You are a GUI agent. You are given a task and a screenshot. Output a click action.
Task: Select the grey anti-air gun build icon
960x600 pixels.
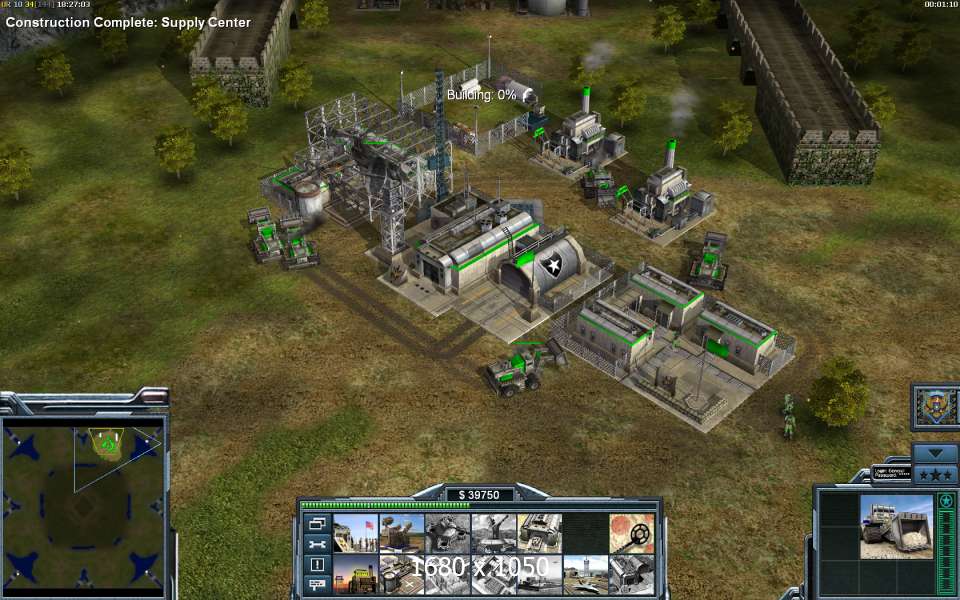(494, 533)
